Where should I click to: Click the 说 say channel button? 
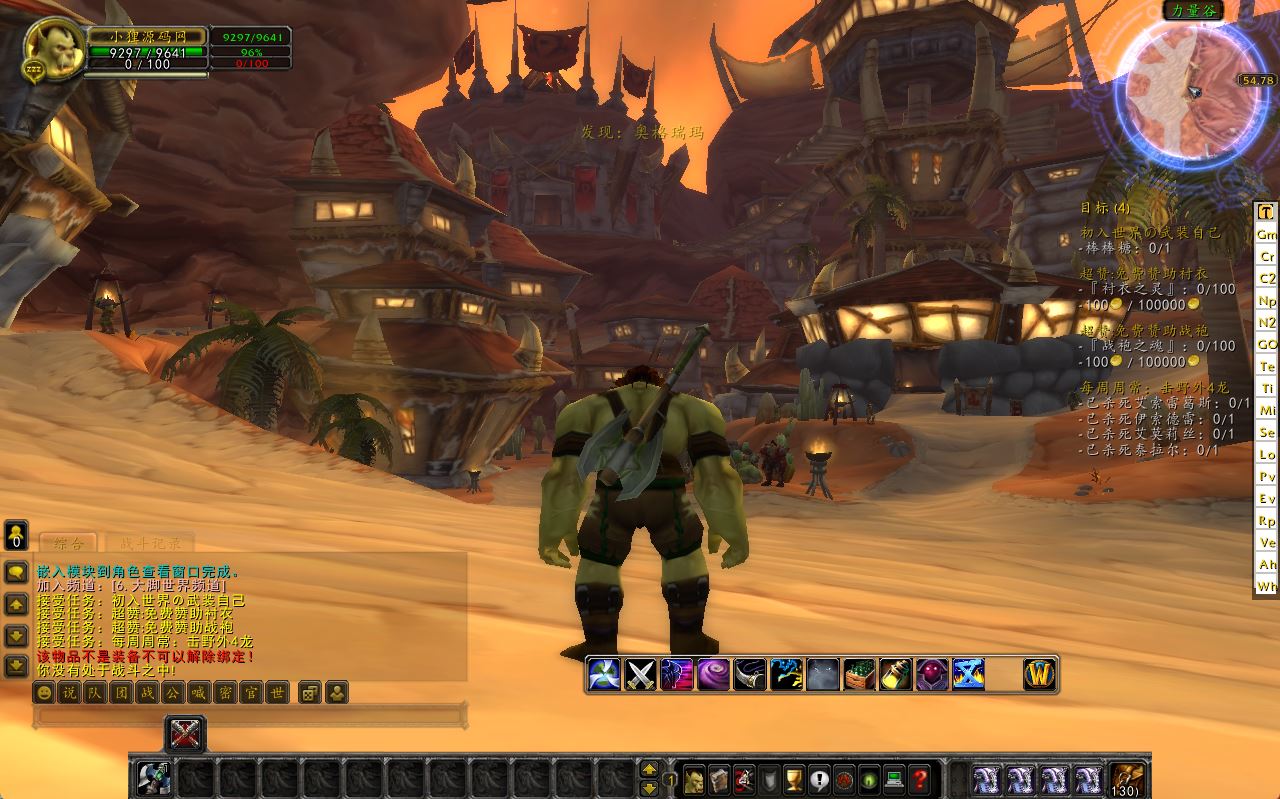(69, 693)
